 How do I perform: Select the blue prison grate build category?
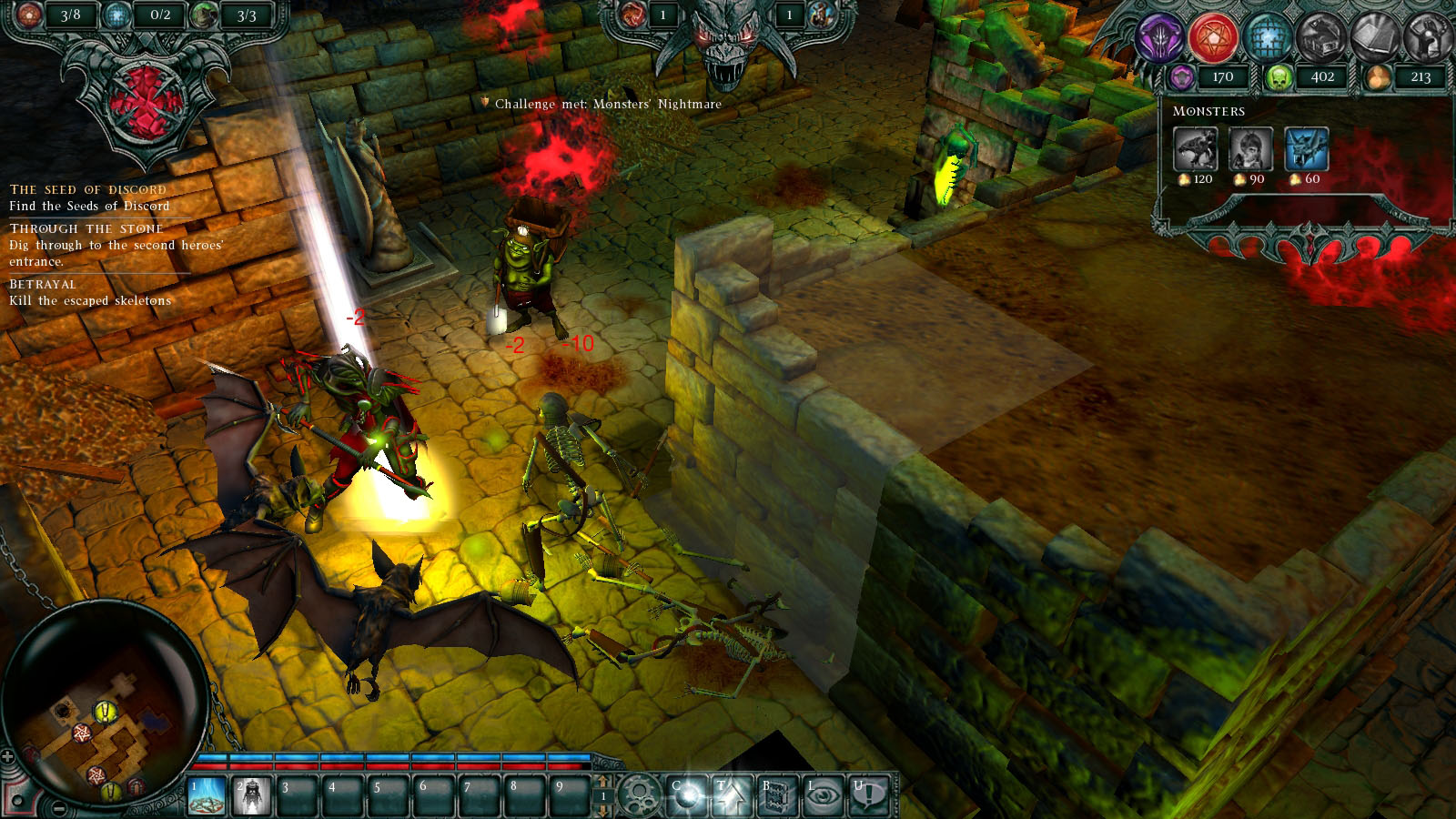(1266, 38)
